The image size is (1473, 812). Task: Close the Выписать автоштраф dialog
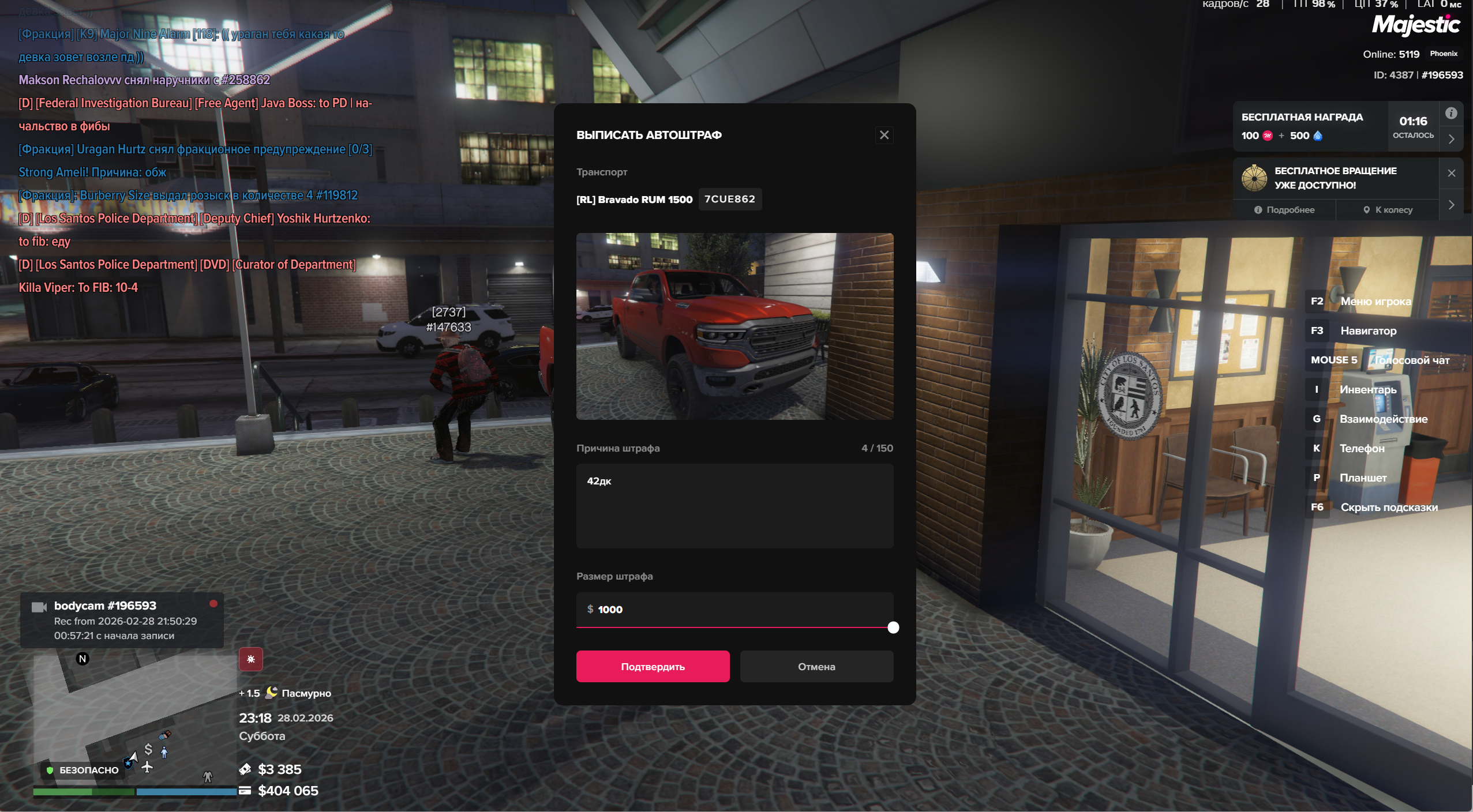point(884,135)
